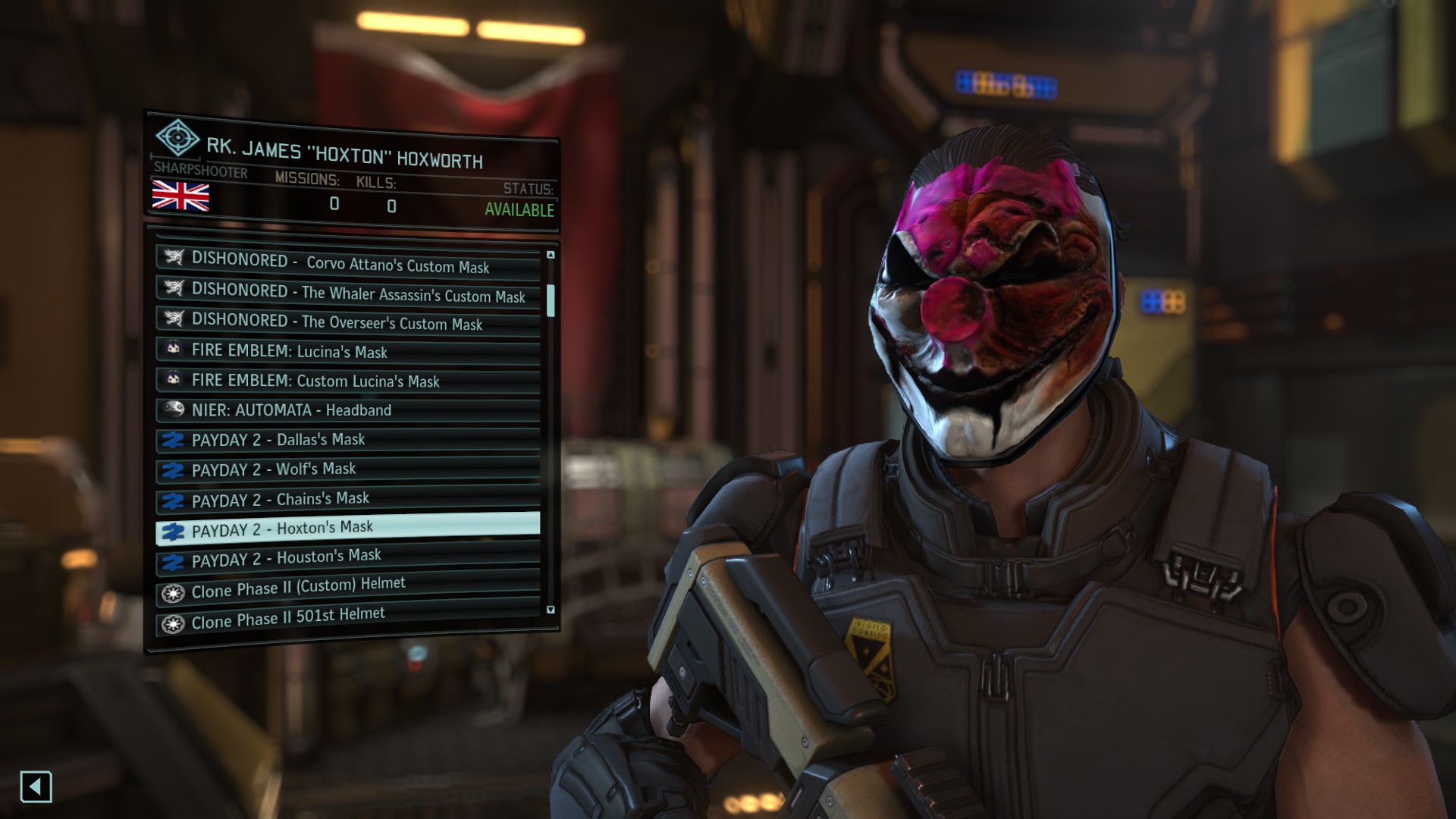Image resolution: width=1456 pixels, height=819 pixels.
Task: Select PAYDAY 2 Houston's Mask
Action: pos(349,558)
